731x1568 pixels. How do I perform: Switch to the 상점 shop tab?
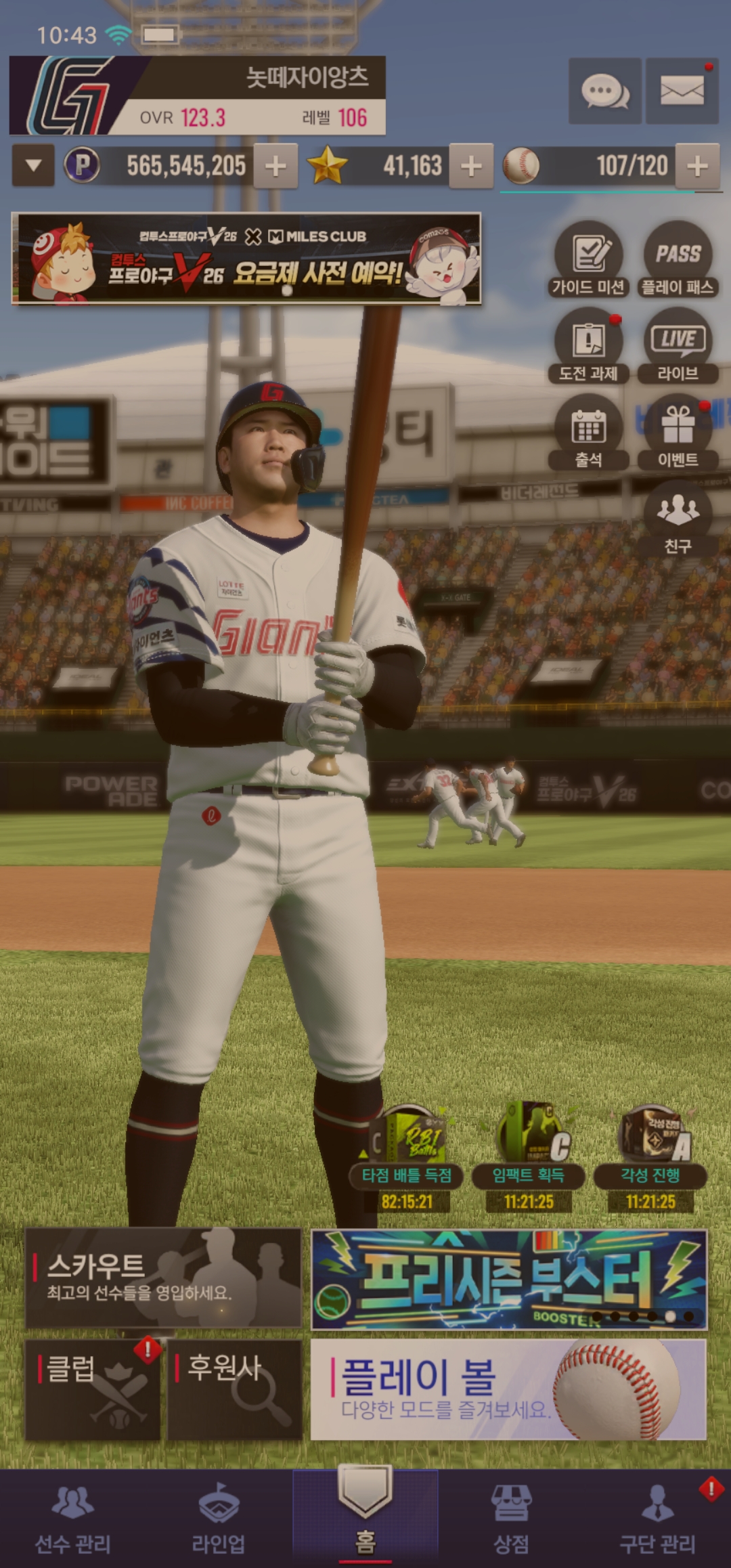click(511, 1518)
